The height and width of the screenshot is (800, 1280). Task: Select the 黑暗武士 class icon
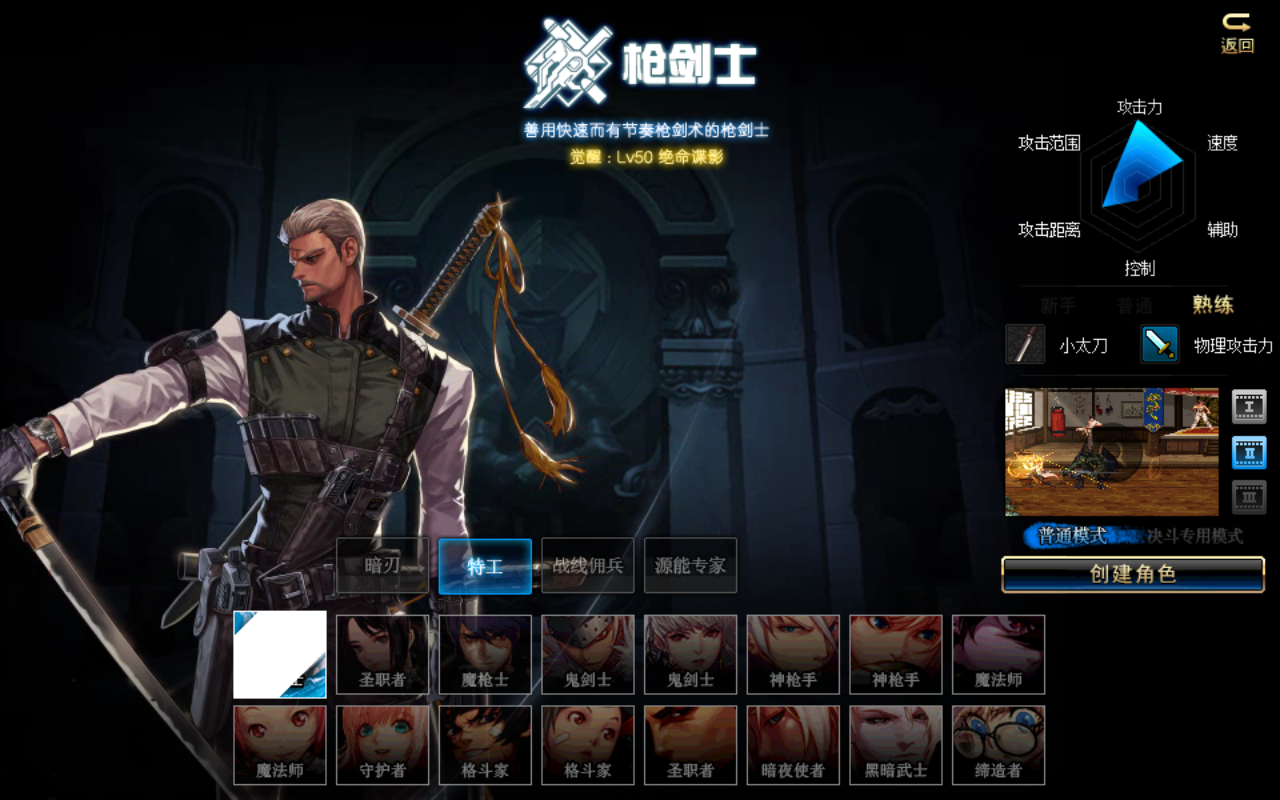coord(896,745)
